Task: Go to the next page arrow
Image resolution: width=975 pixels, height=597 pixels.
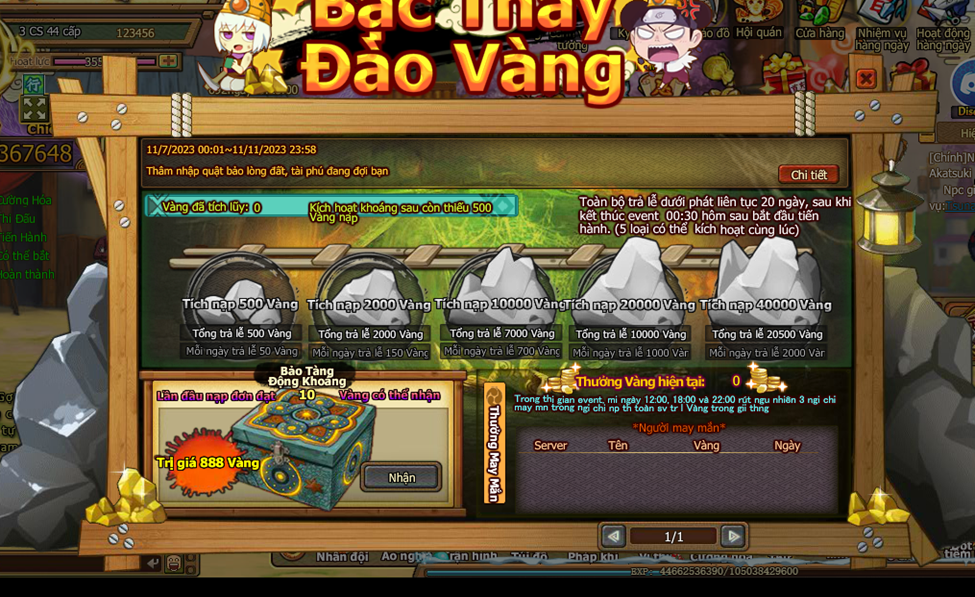Action: click(733, 536)
